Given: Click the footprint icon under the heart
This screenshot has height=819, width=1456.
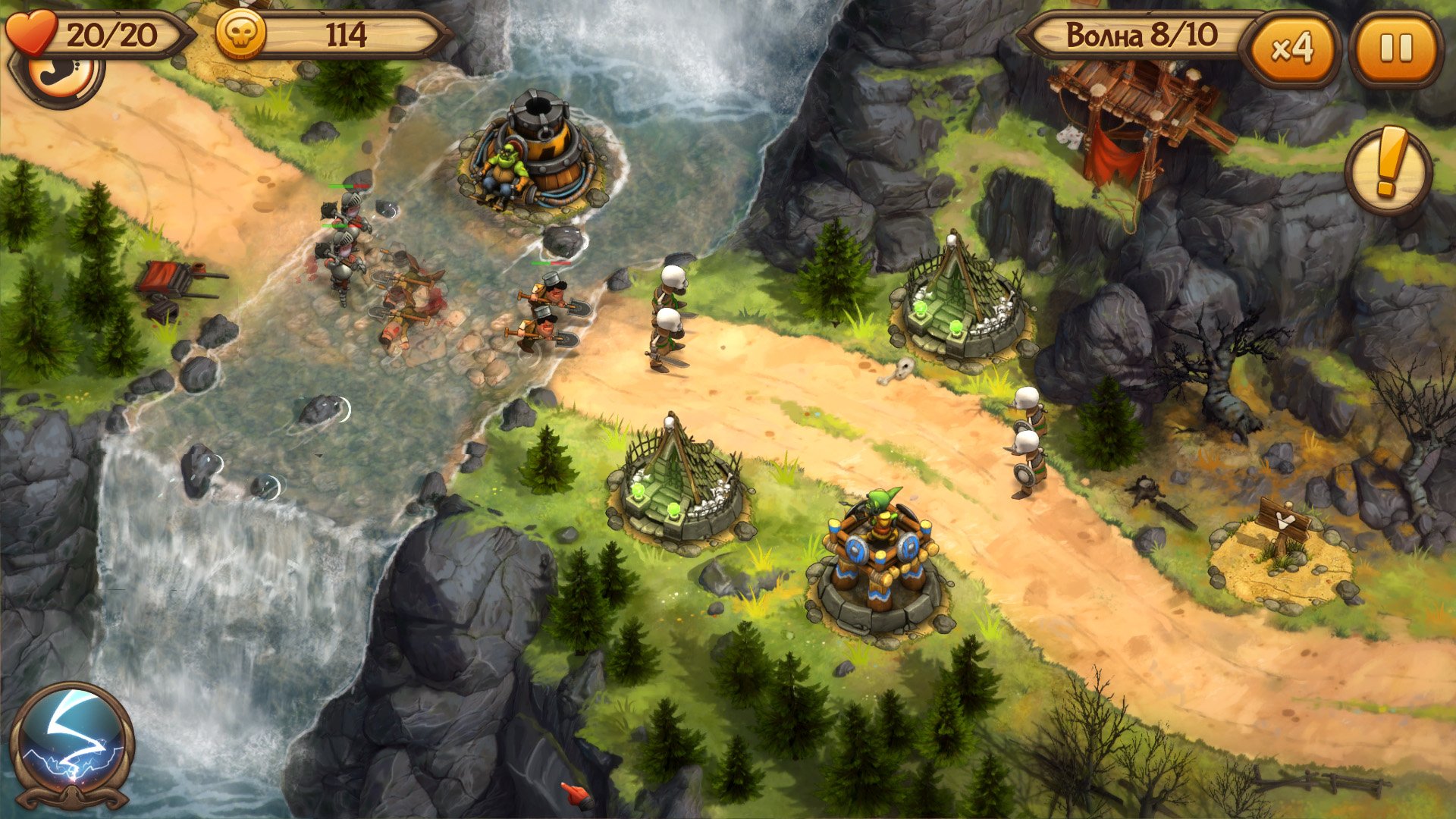Looking at the screenshot, I should click(x=62, y=78).
